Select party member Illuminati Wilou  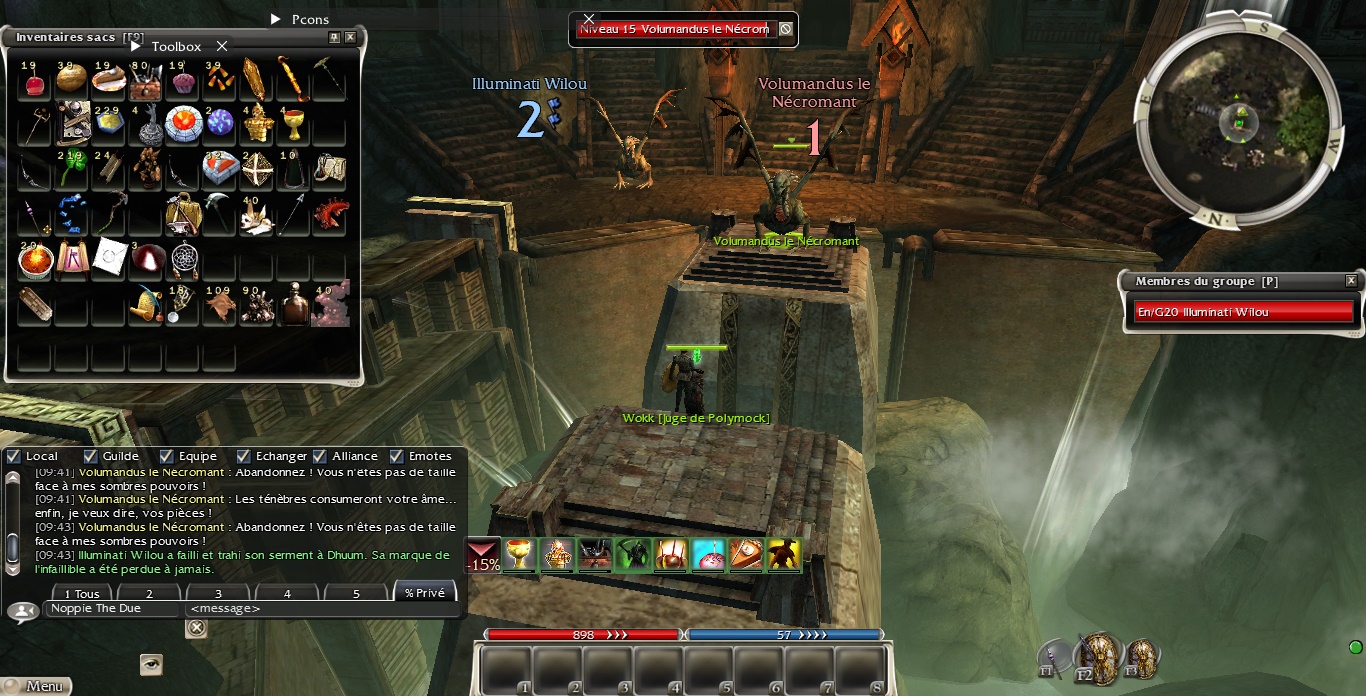click(x=1243, y=312)
